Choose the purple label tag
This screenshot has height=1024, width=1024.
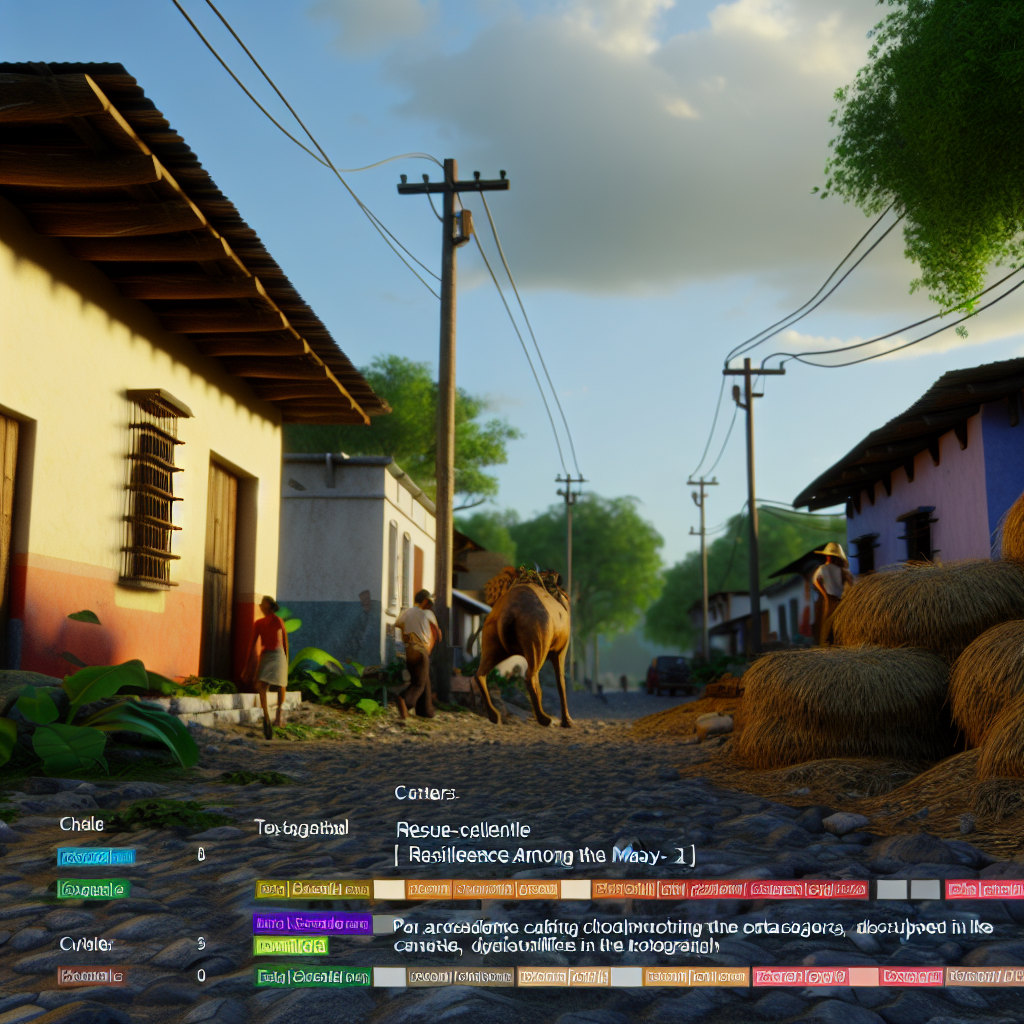pyautogui.click(x=312, y=924)
